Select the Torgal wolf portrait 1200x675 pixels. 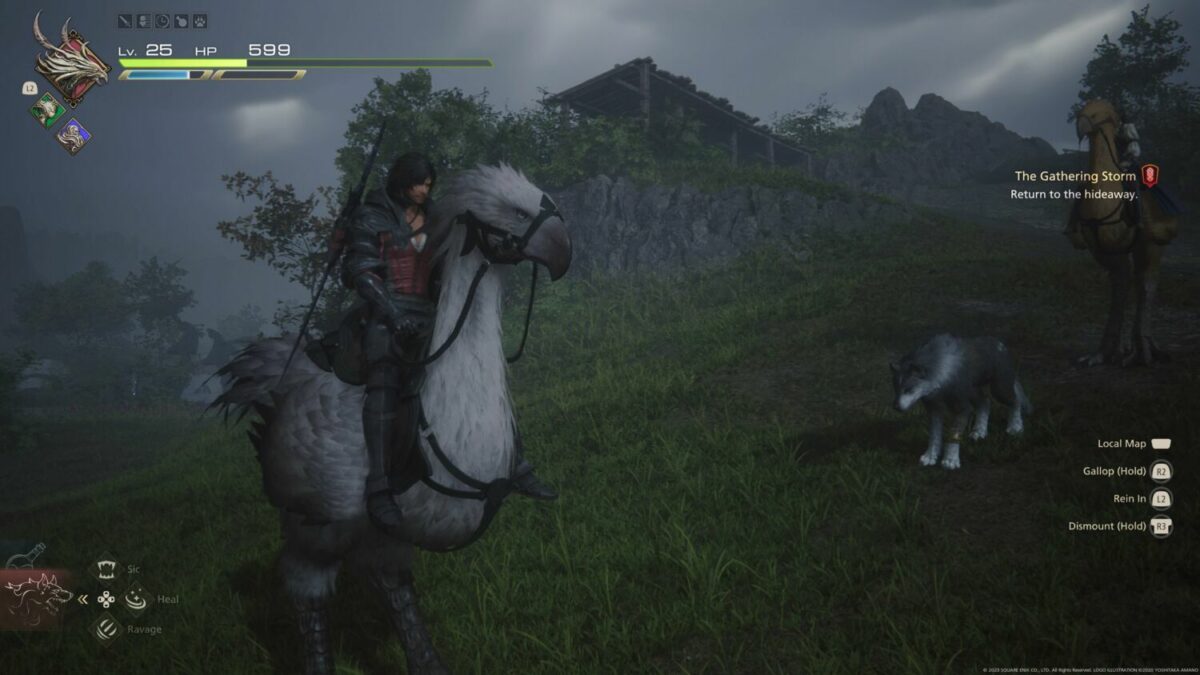[x=36, y=599]
